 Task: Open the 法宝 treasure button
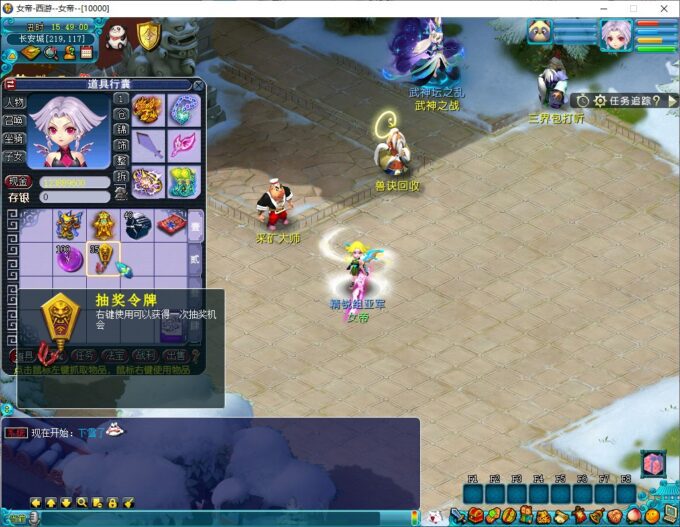[115, 354]
